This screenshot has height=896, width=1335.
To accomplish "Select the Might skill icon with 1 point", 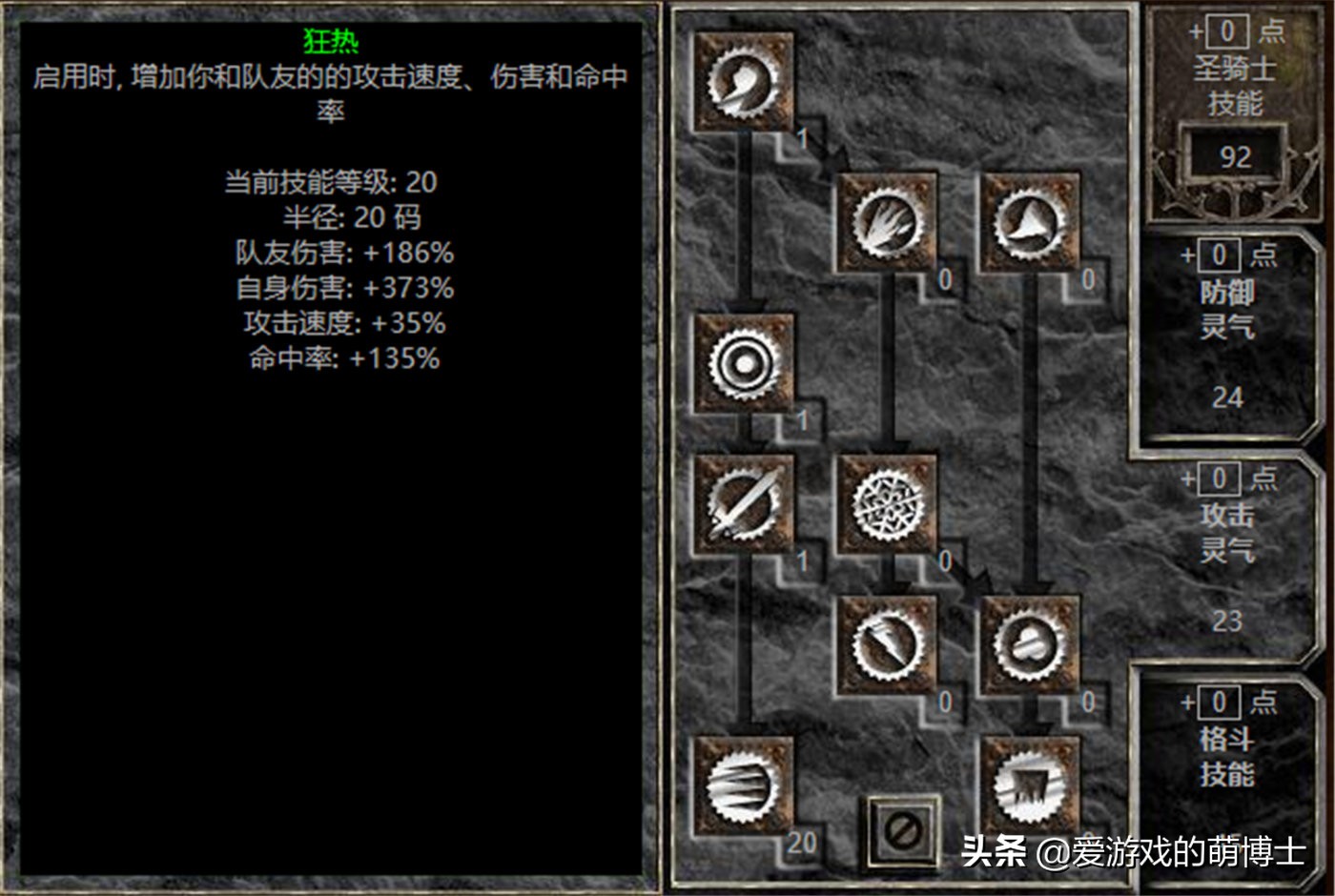I will [x=742, y=81].
